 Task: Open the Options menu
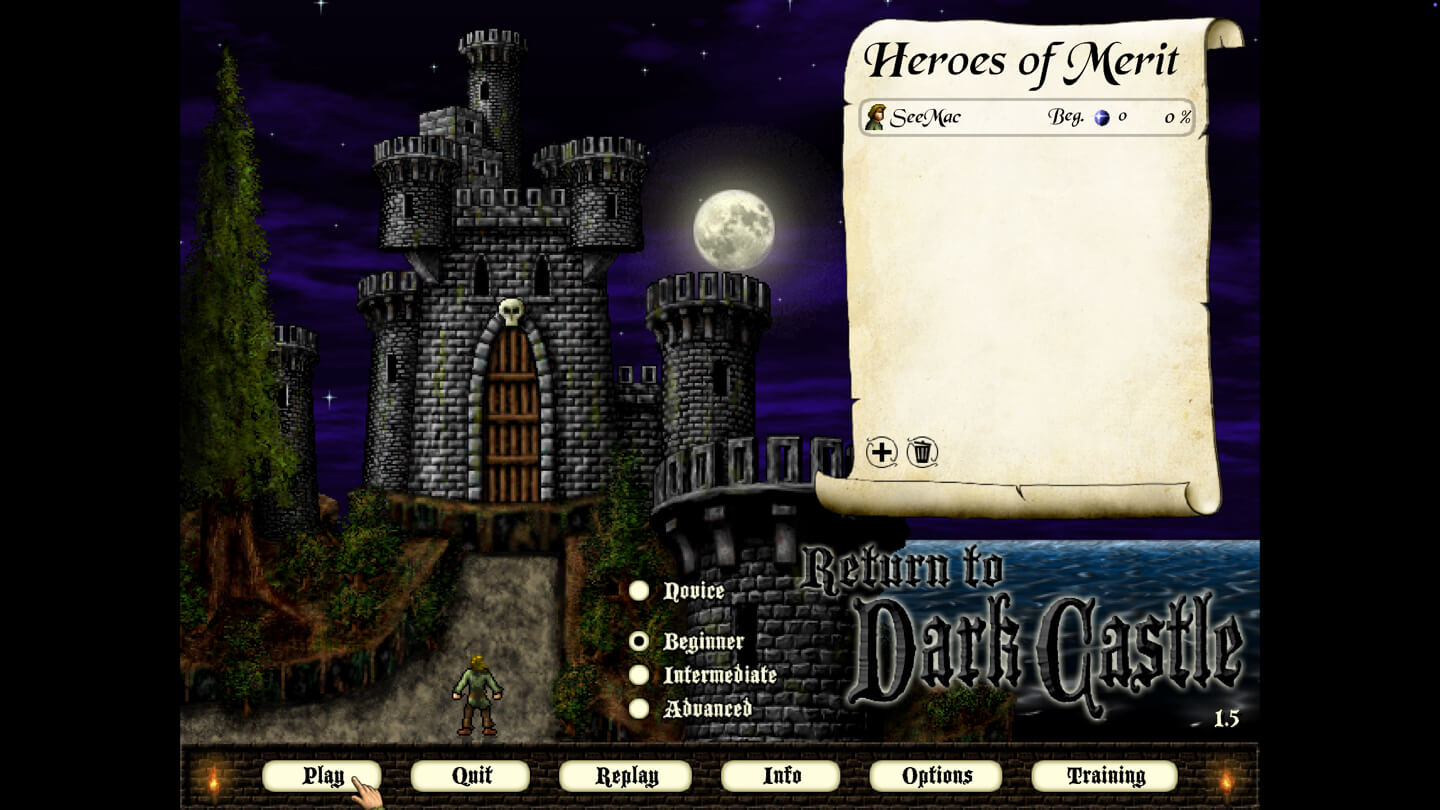pyautogui.click(x=936, y=776)
